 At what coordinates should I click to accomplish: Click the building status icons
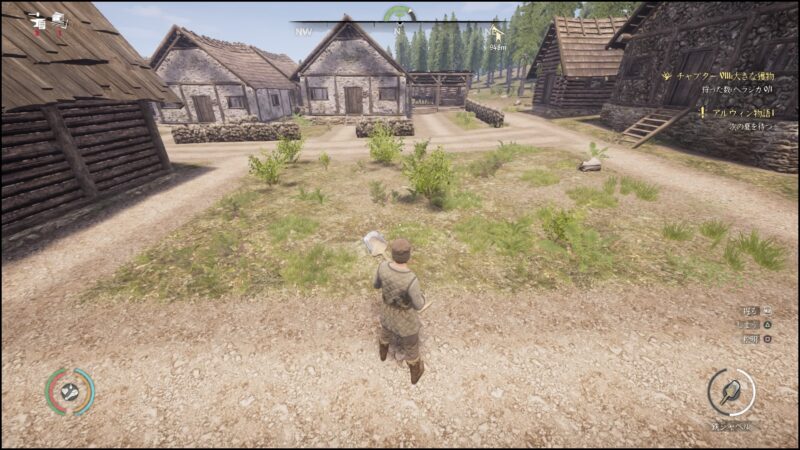(x=47, y=20)
